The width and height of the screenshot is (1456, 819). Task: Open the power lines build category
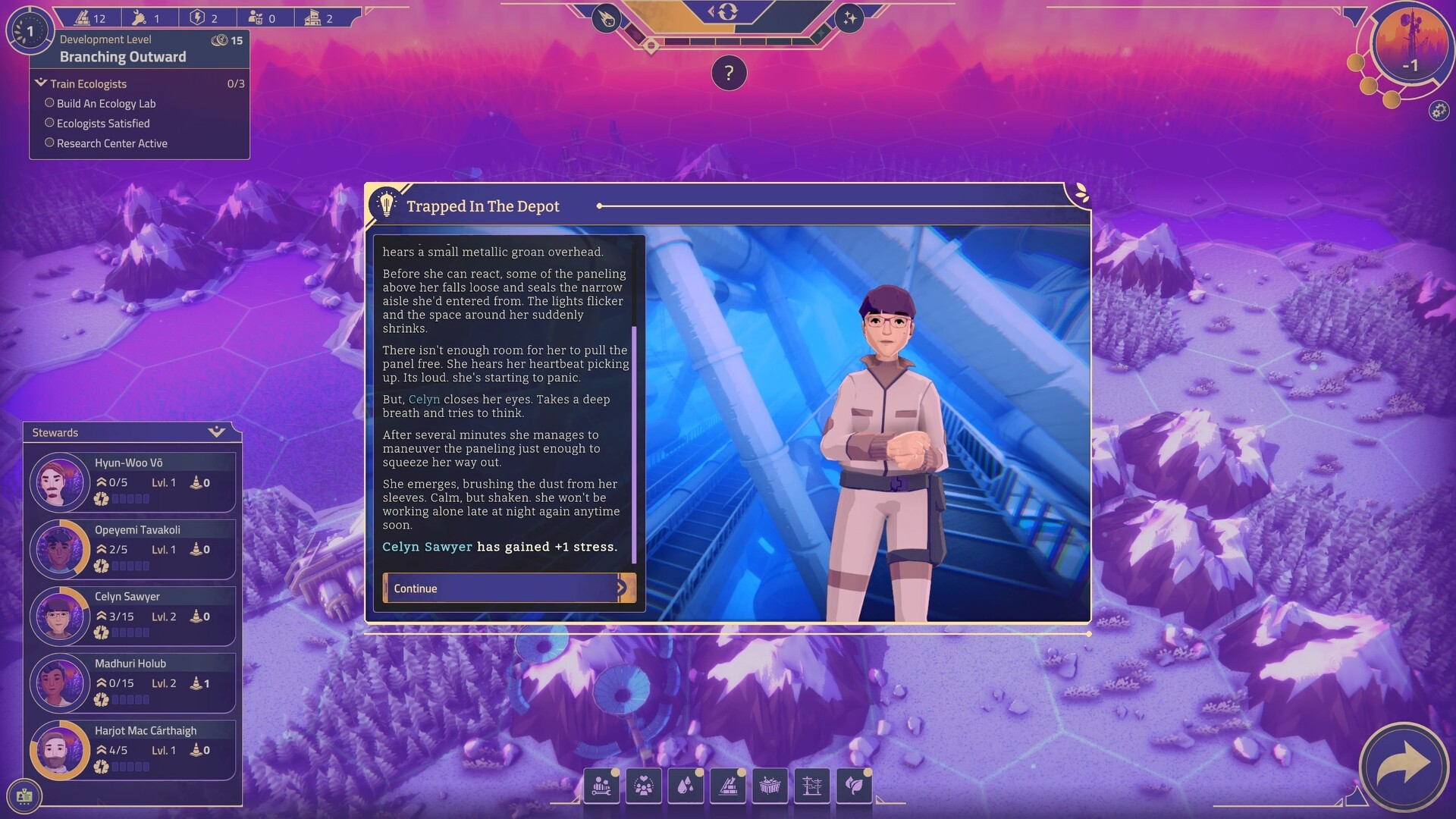point(811,786)
